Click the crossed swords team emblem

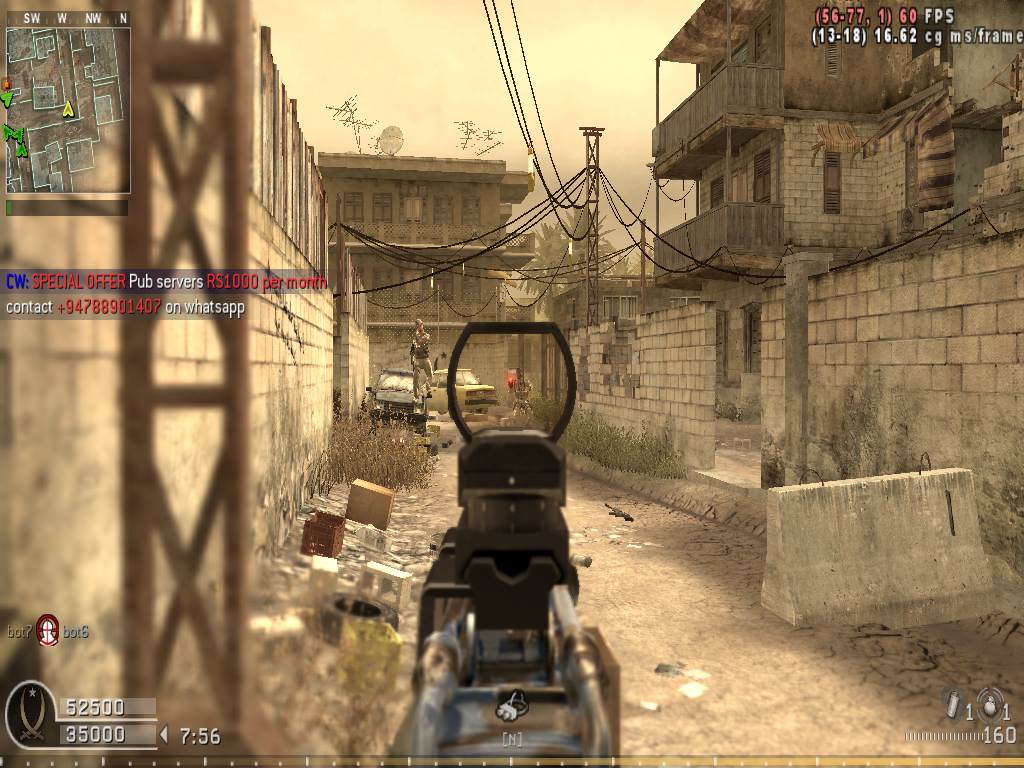point(29,716)
